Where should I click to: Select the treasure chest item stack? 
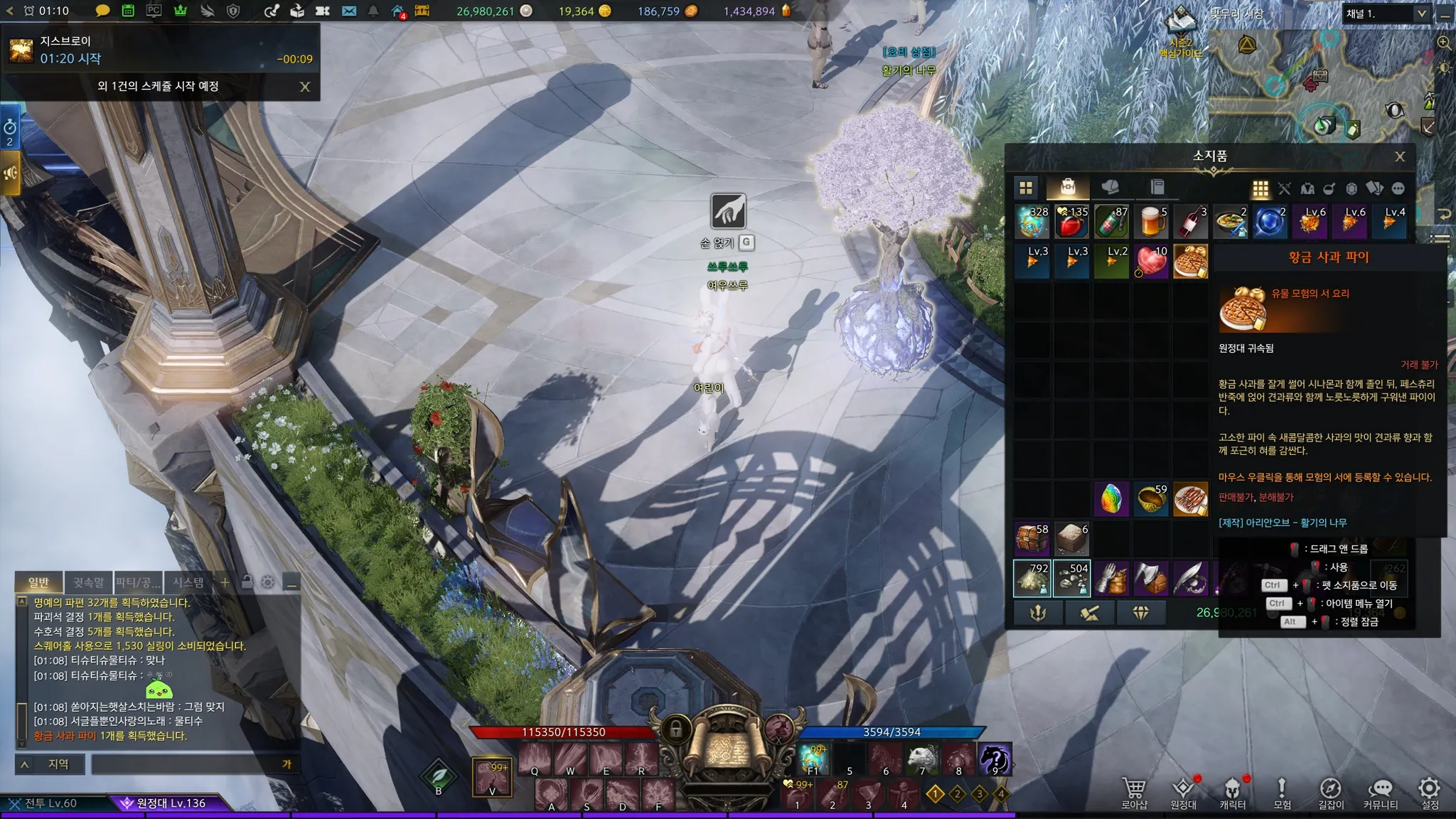click(1032, 539)
